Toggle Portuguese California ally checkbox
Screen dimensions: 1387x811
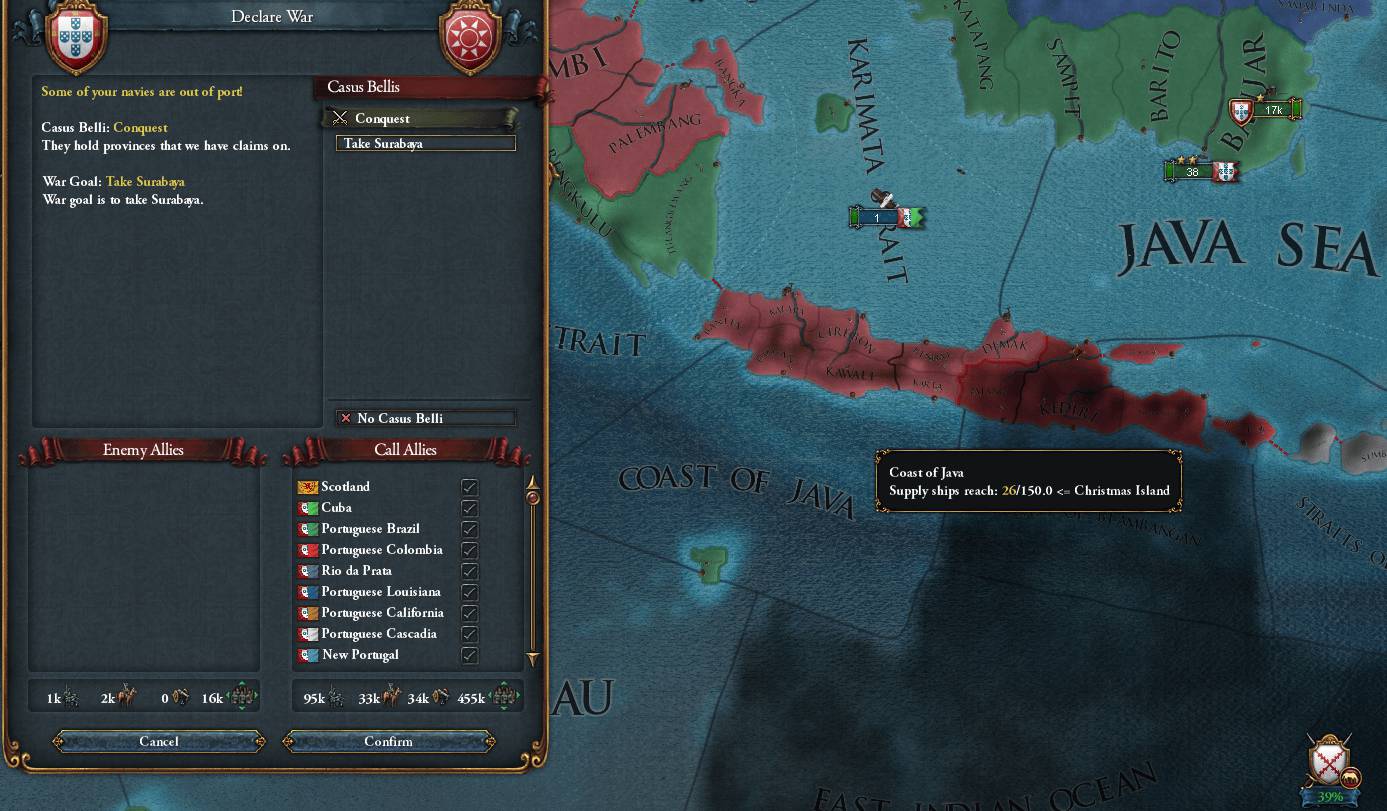click(x=469, y=613)
